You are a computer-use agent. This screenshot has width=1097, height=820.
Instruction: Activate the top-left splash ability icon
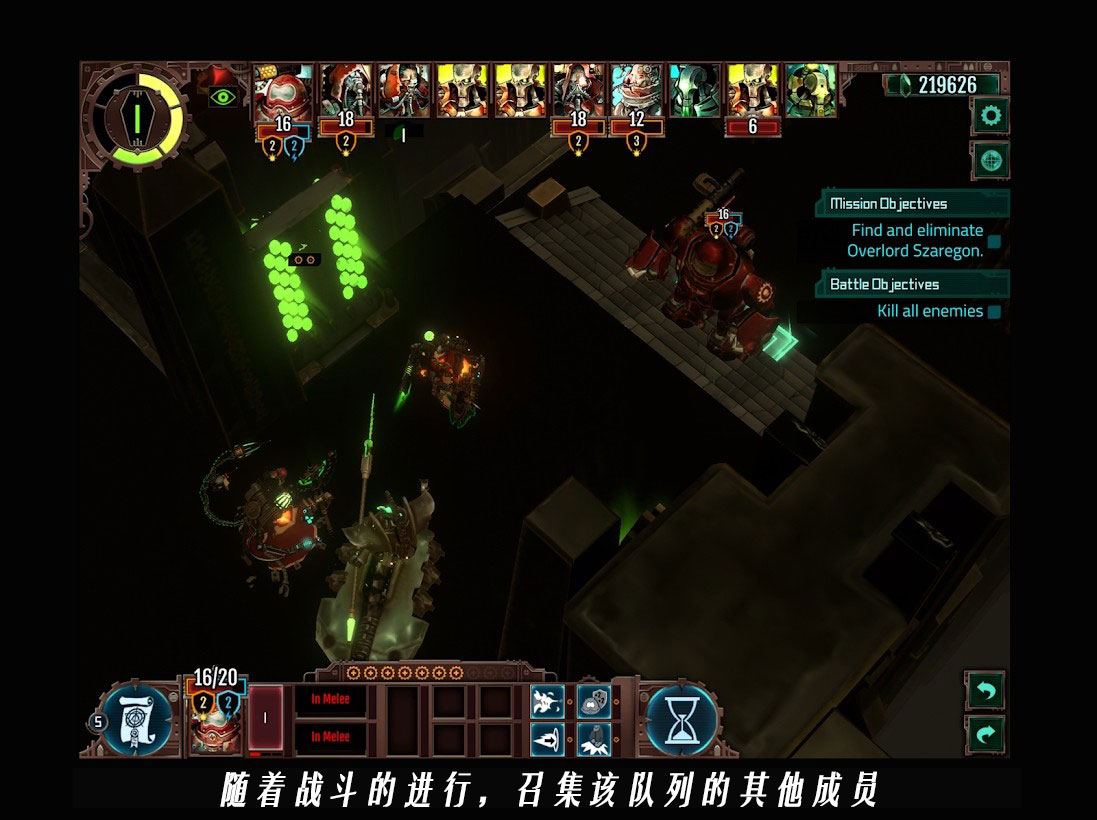(547, 701)
